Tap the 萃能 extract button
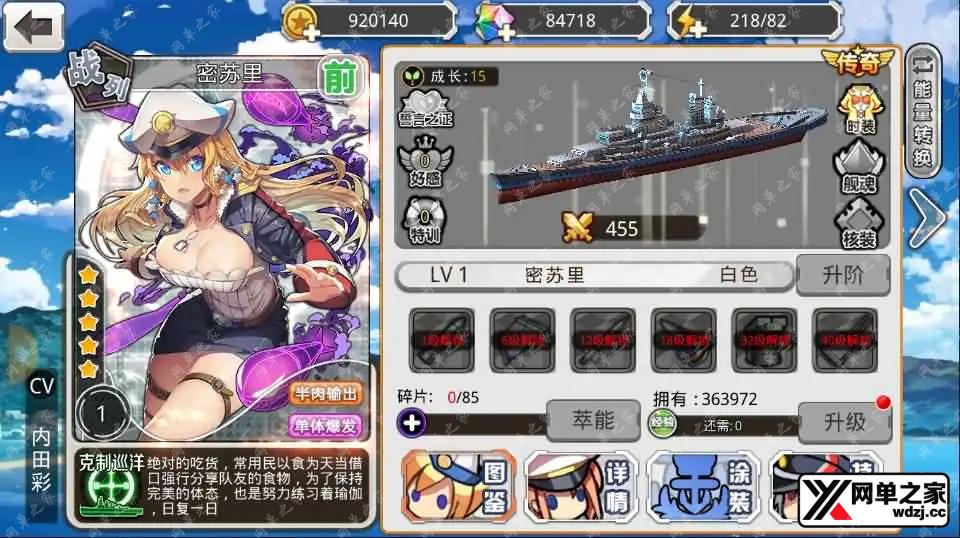Screen dimensions: 960x538 point(592,421)
